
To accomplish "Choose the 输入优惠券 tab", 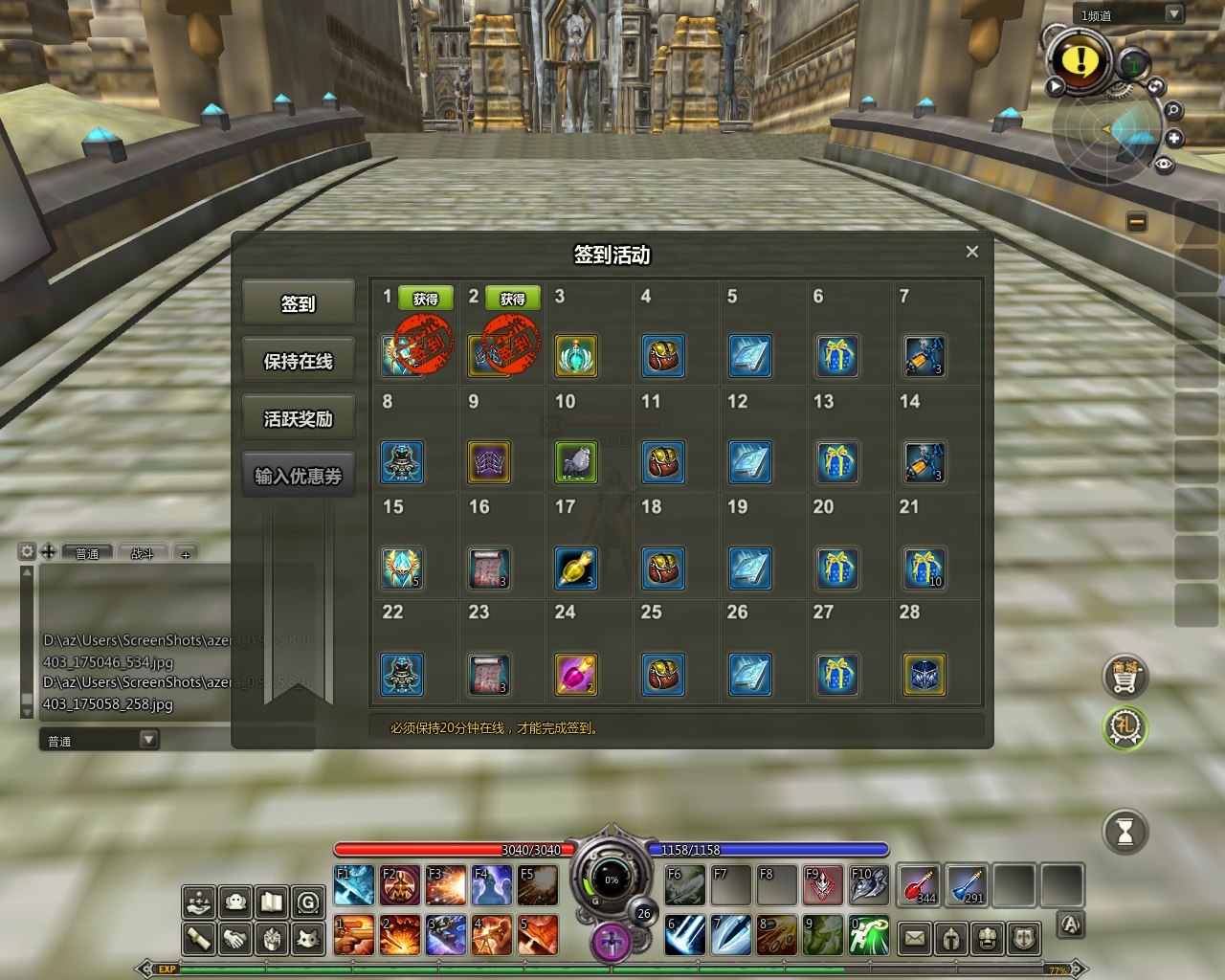I will pyautogui.click(x=298, y=476).
